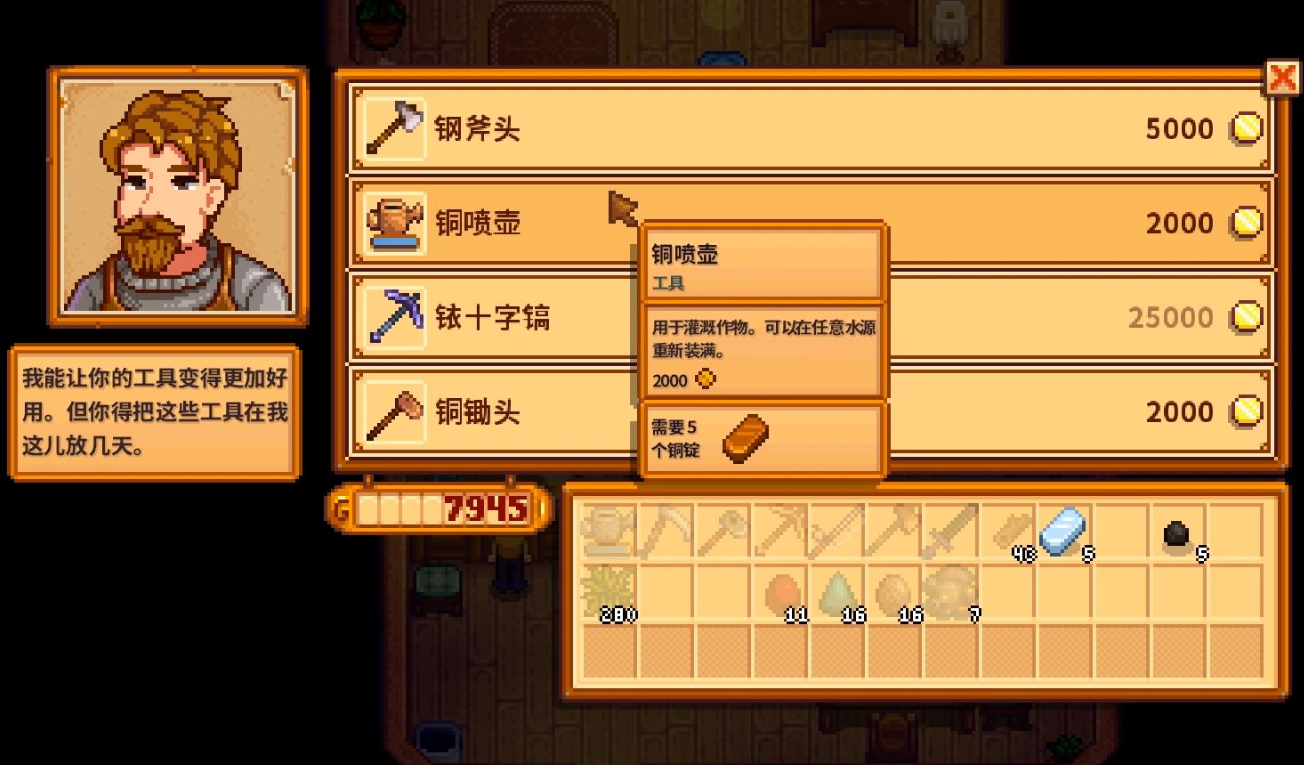Click the Copper Hoe (铜锄头) icon
1304x765 pixels.
point(392,412)
